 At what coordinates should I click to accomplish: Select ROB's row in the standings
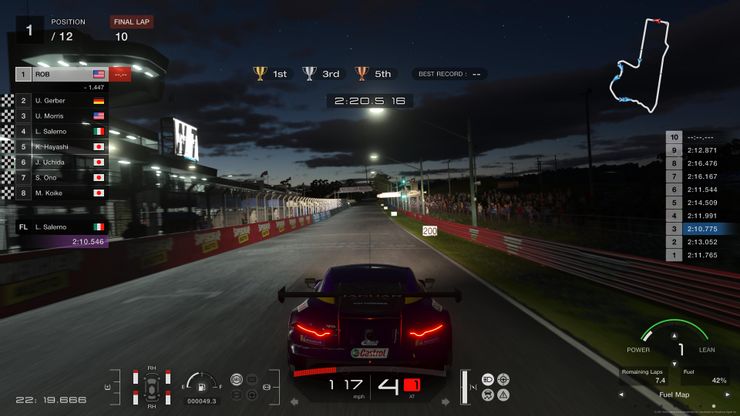(60, 74)
